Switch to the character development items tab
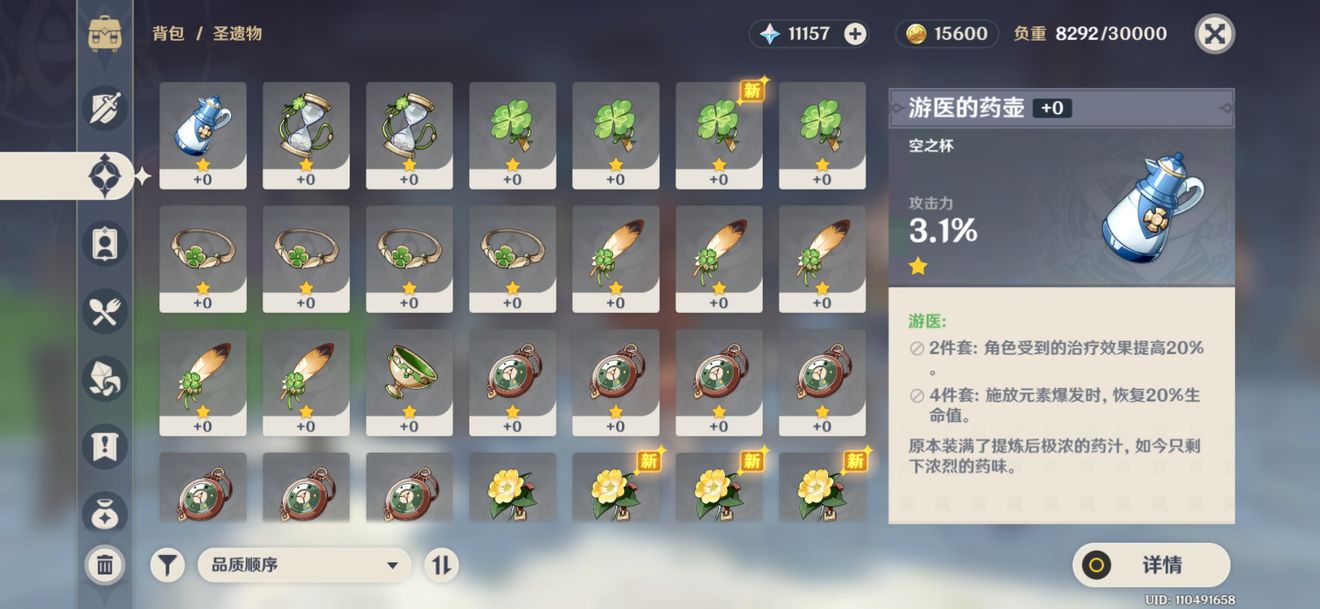 [x=105, y=245]
